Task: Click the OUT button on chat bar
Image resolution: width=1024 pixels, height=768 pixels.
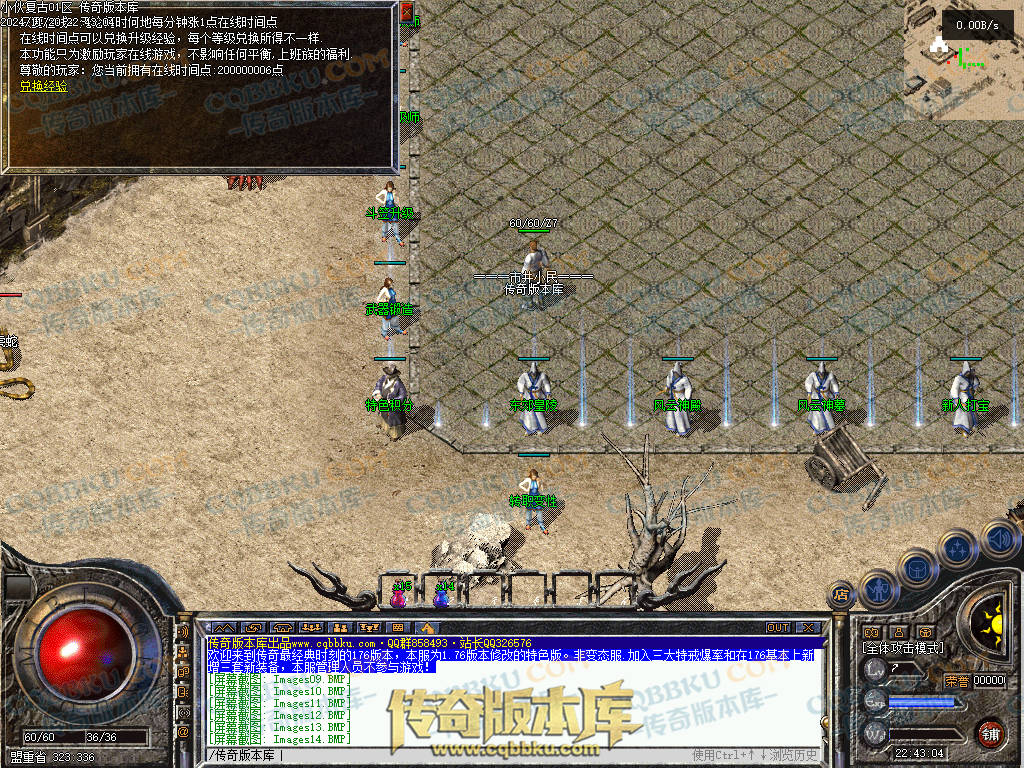Action: point(778,628)
